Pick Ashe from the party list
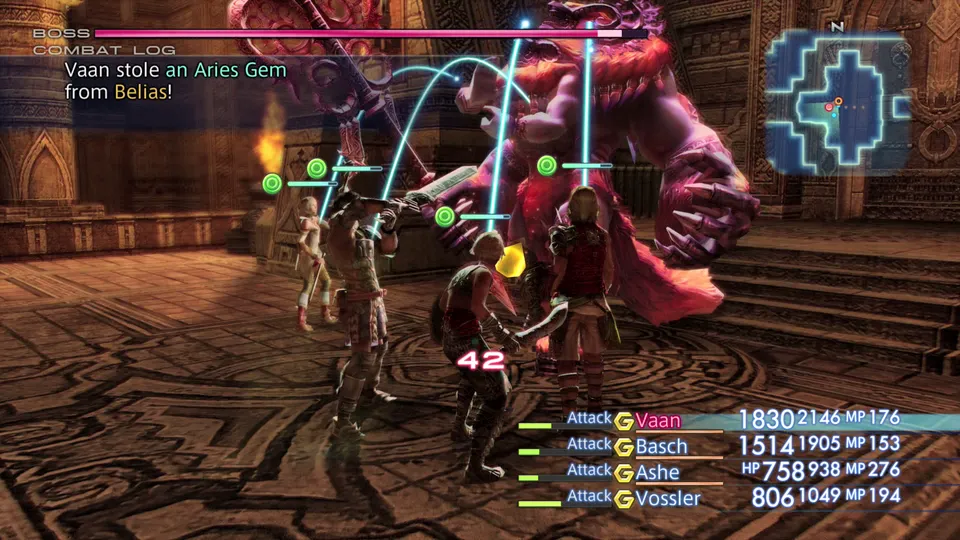 point(657,473)
